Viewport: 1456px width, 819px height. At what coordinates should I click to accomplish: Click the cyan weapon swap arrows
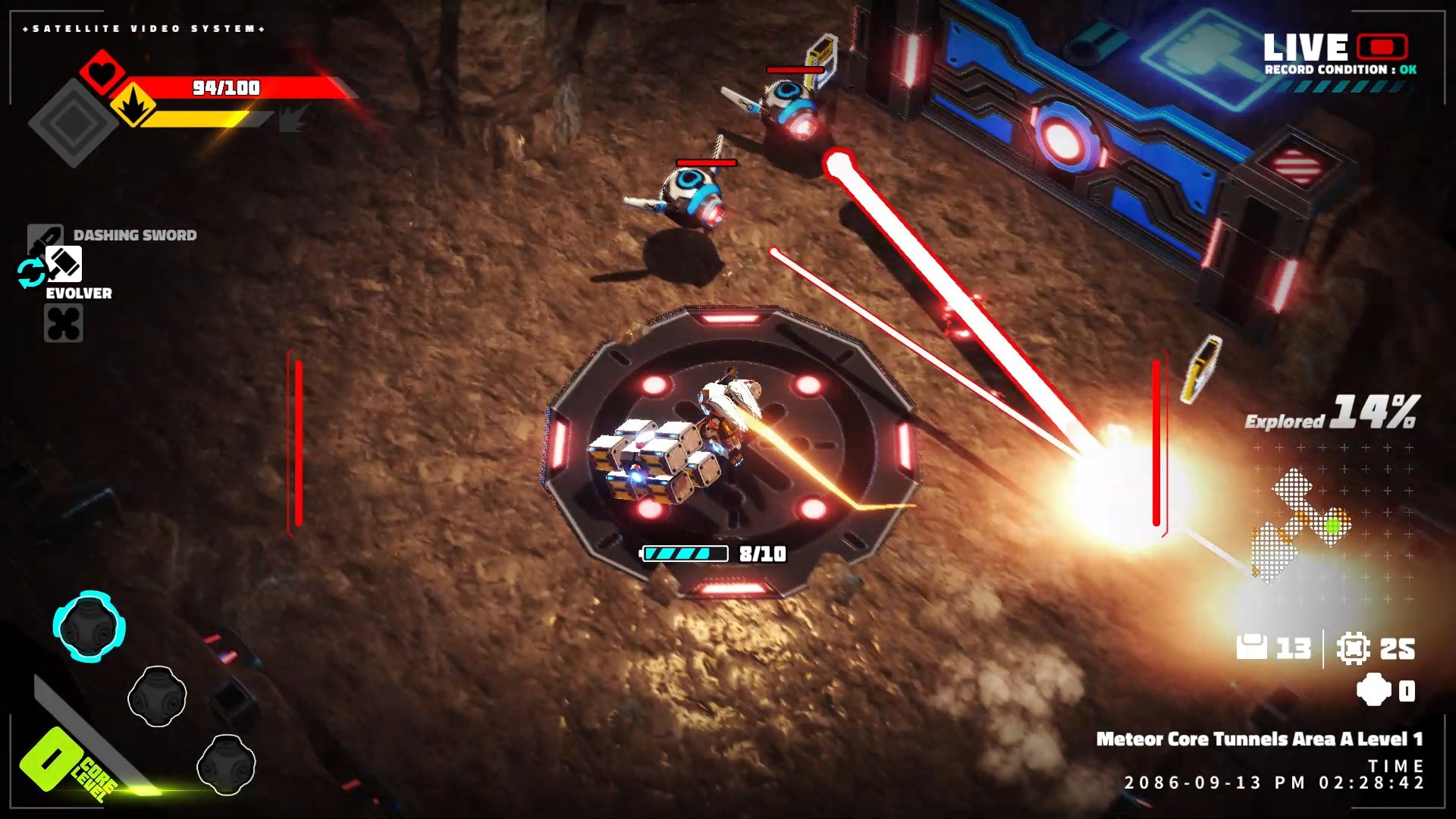pos(31,273)
